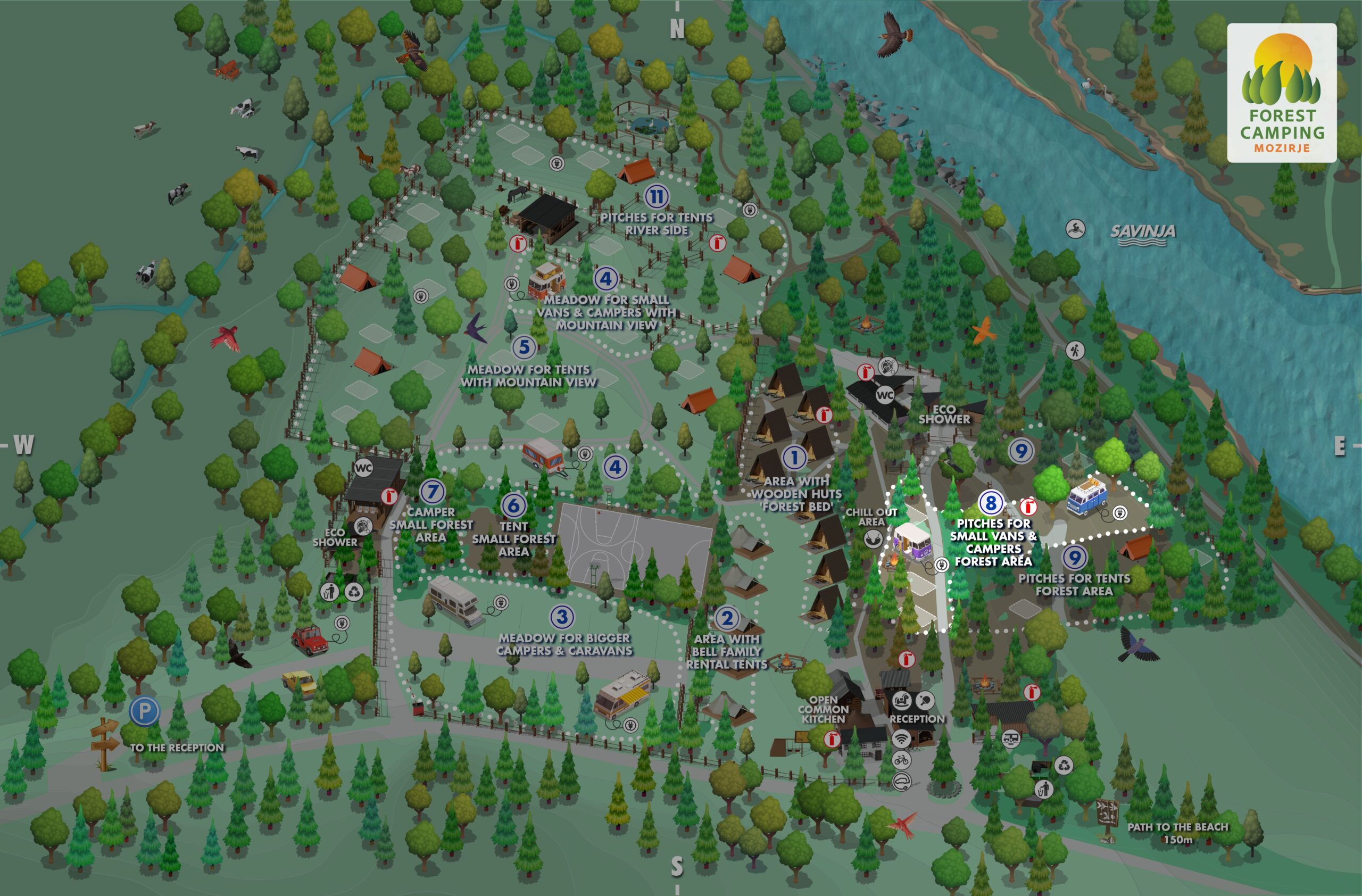Screen dimensions: 1362x896
Task: Click the Forest Camping Mozirje logo
Action: click(x=1281, y=93)
